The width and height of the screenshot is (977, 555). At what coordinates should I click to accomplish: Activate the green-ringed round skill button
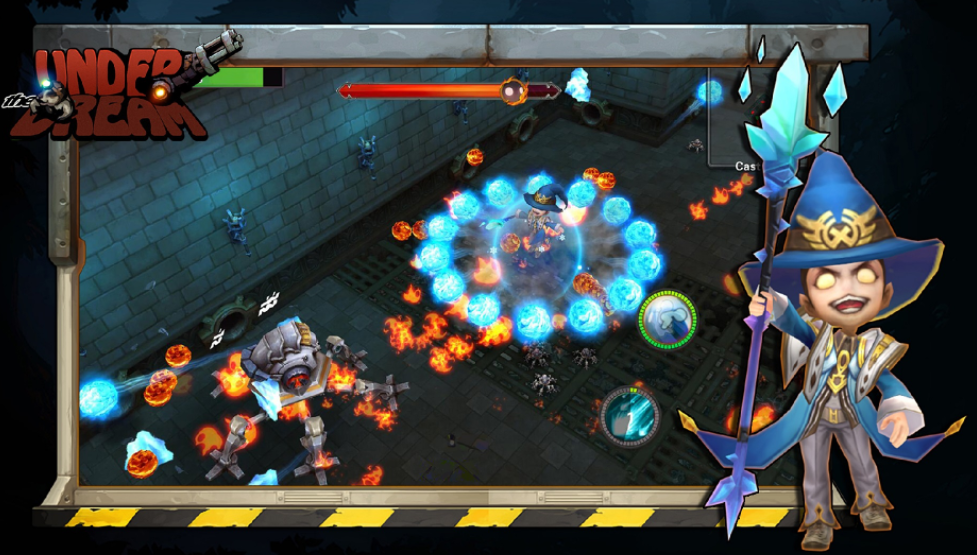(x=667, y=320)
